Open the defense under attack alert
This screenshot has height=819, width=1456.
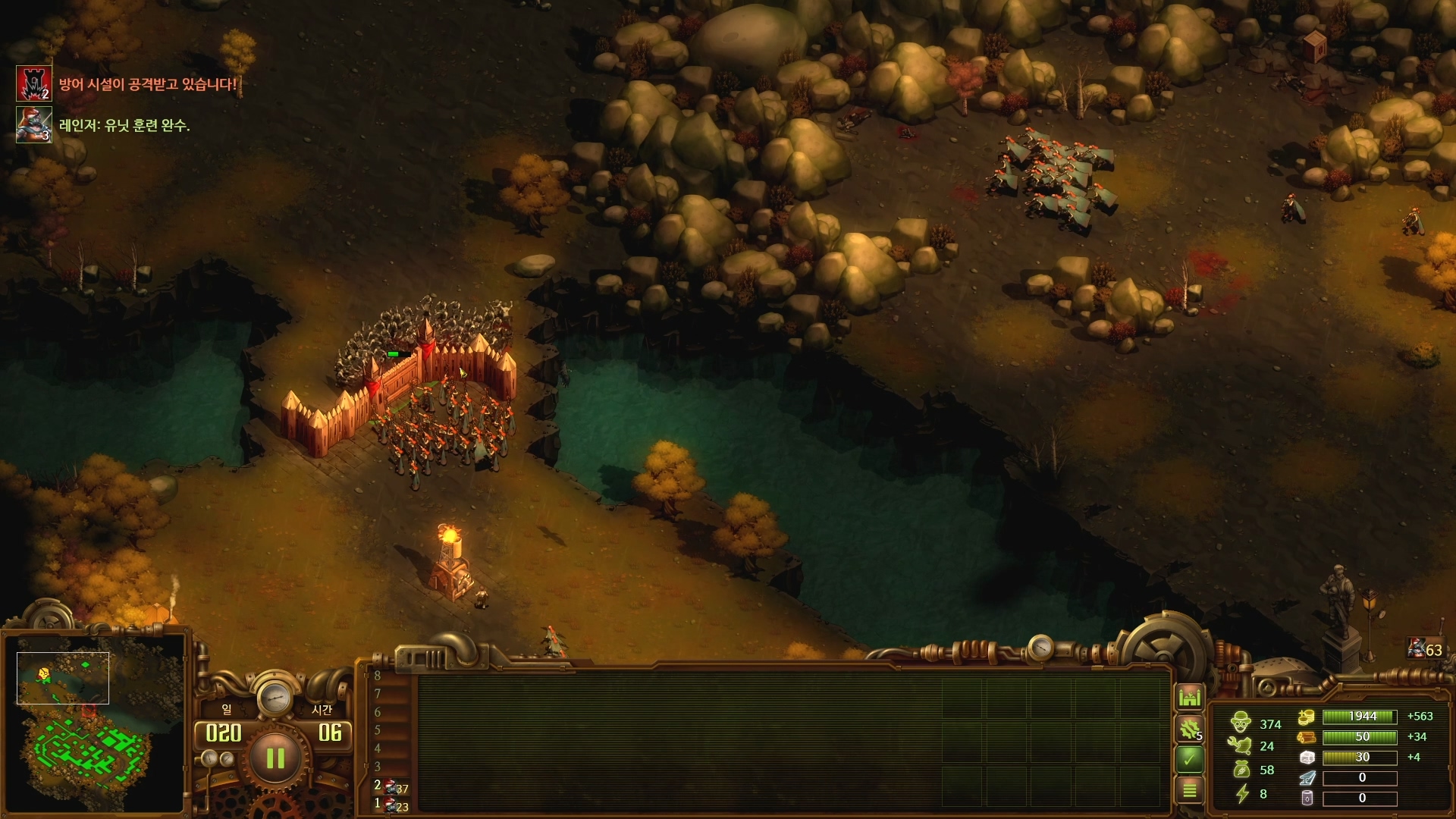(x=34, y=84)
